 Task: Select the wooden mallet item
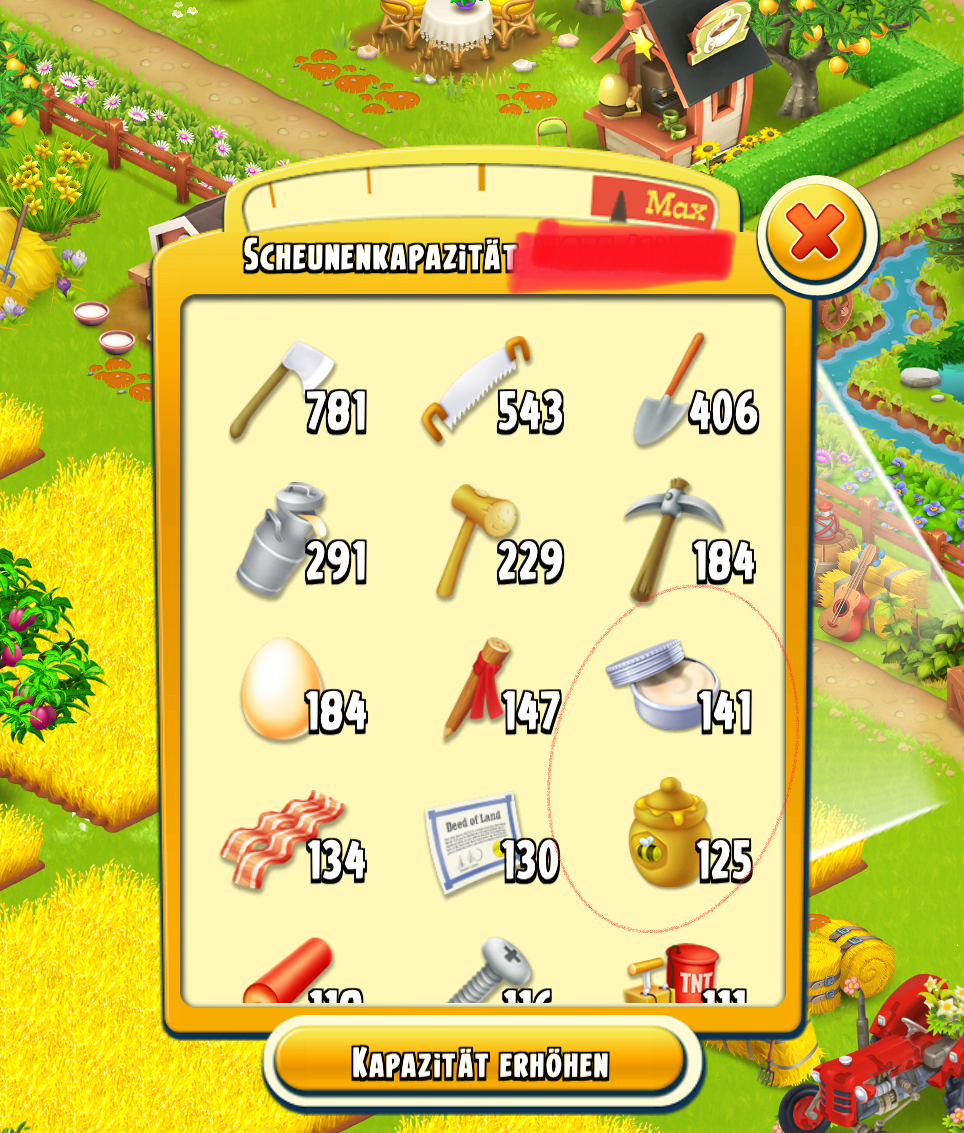478,541
